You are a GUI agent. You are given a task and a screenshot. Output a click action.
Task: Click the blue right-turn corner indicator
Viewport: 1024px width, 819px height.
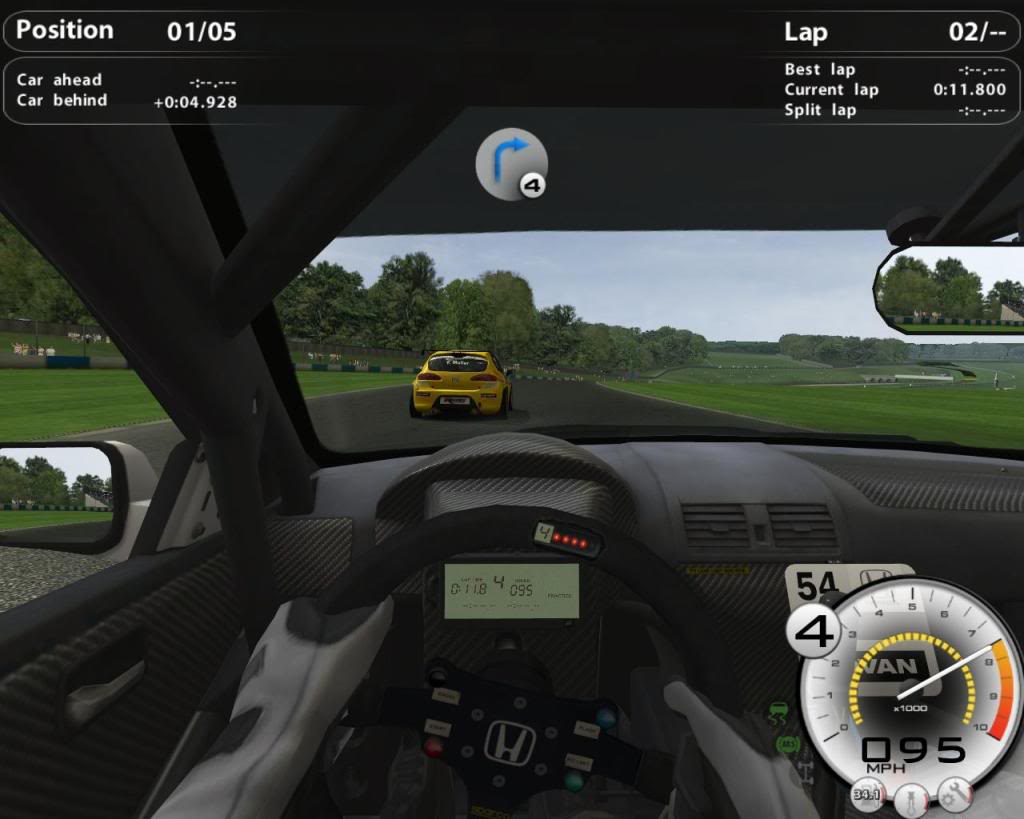[511, 162]
